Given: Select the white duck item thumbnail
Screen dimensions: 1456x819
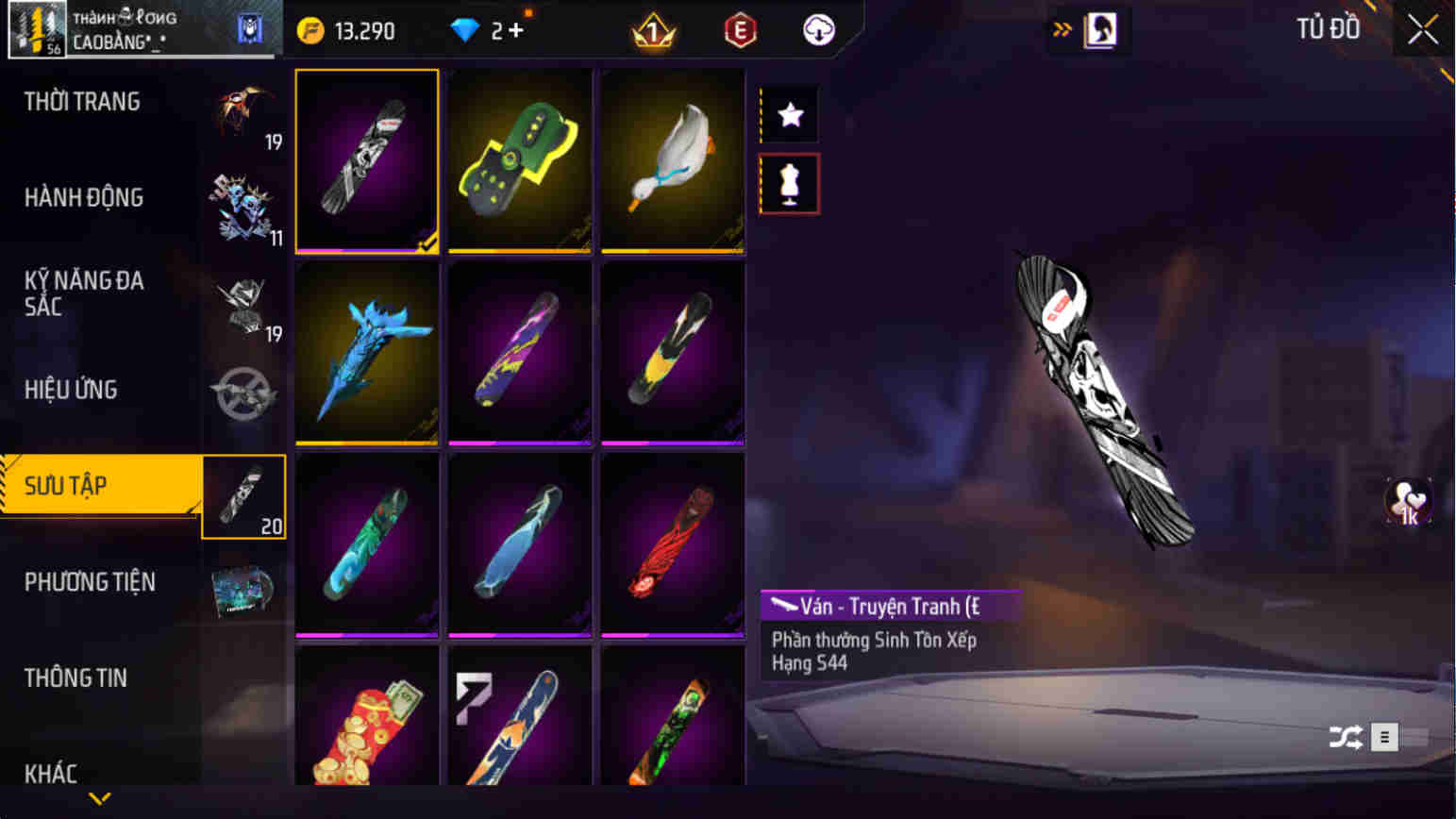Looking at the screenshot, I should pos(671,159).
